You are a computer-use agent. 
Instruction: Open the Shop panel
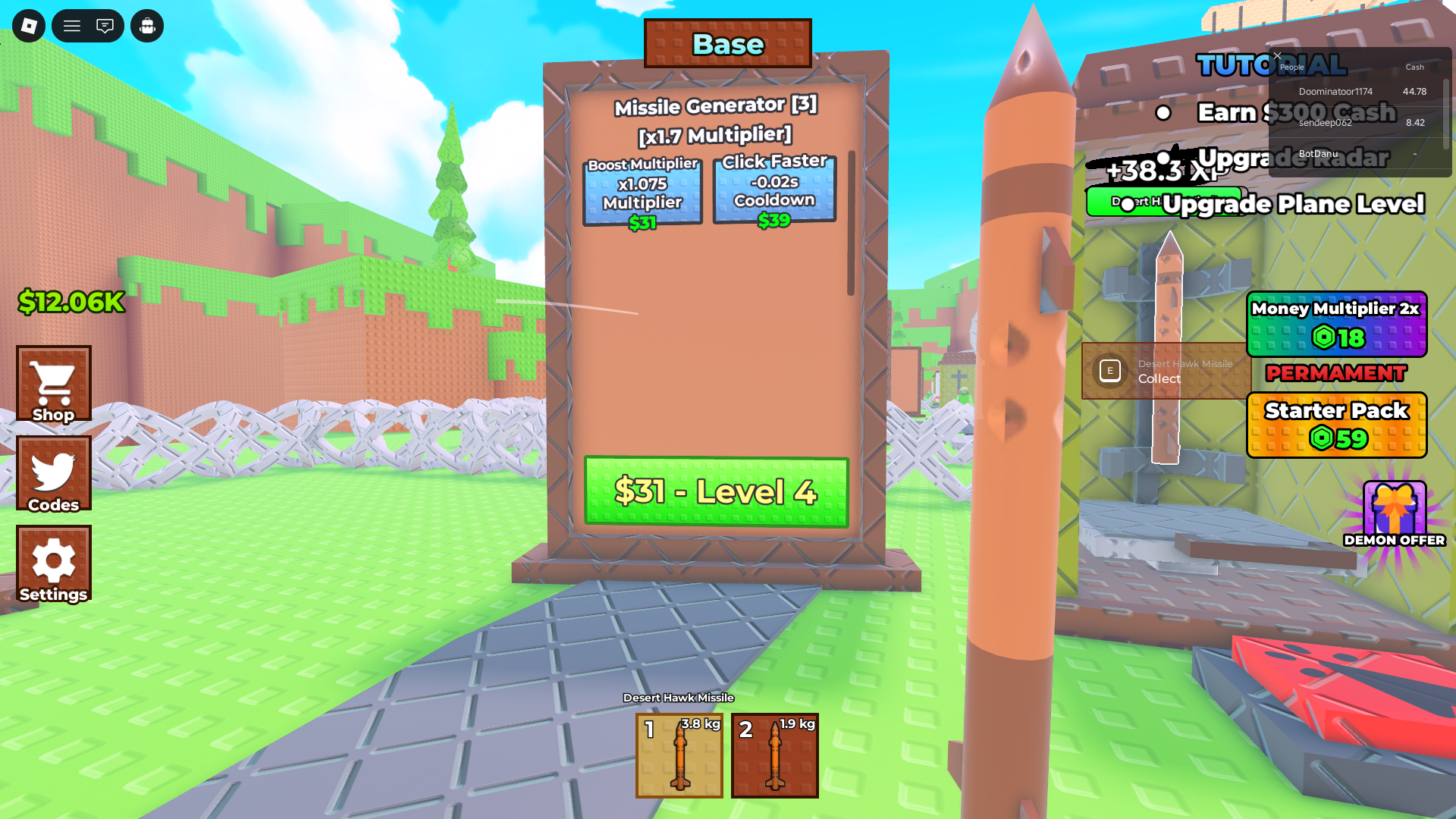click(53, 384)
